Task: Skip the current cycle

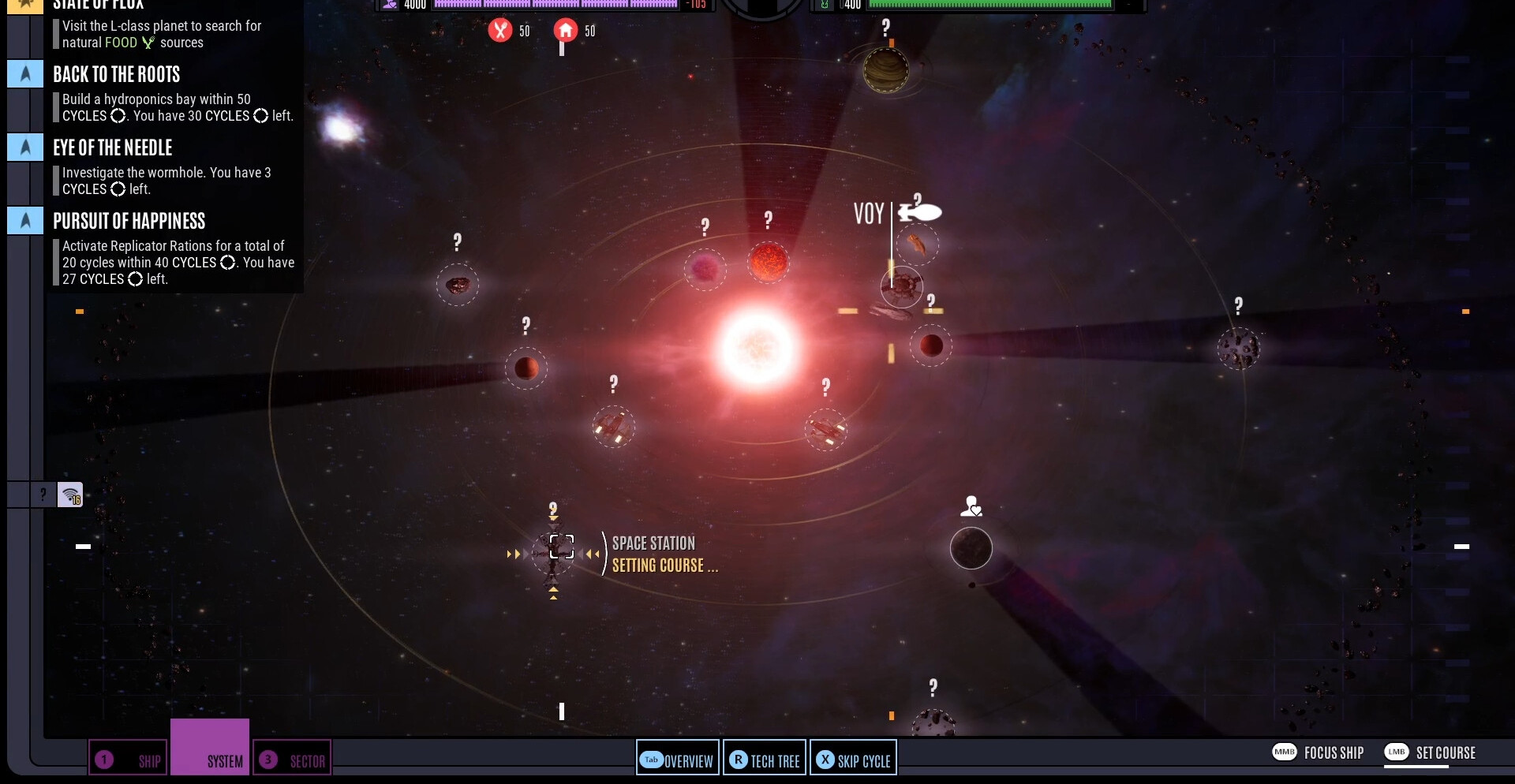Action: [853, 760]
